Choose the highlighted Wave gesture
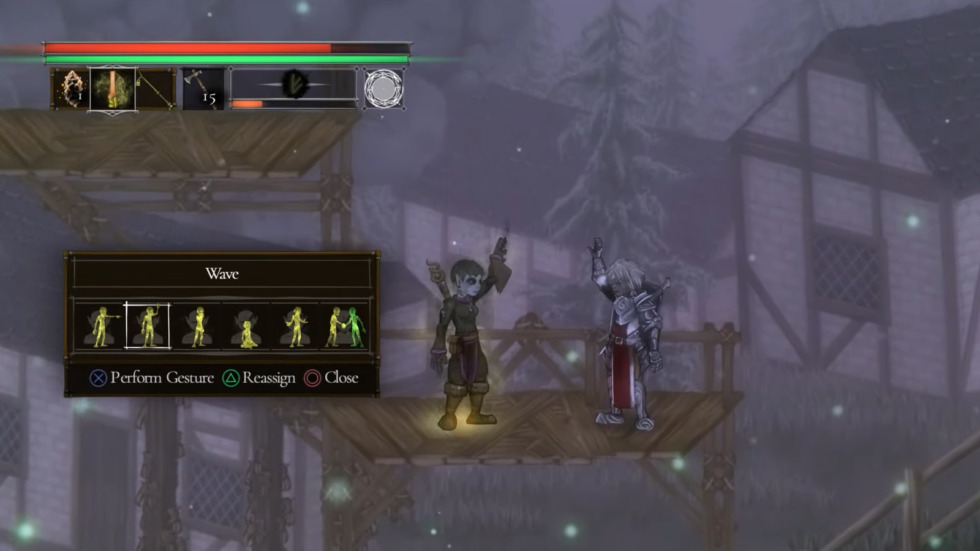 (147, 326)
